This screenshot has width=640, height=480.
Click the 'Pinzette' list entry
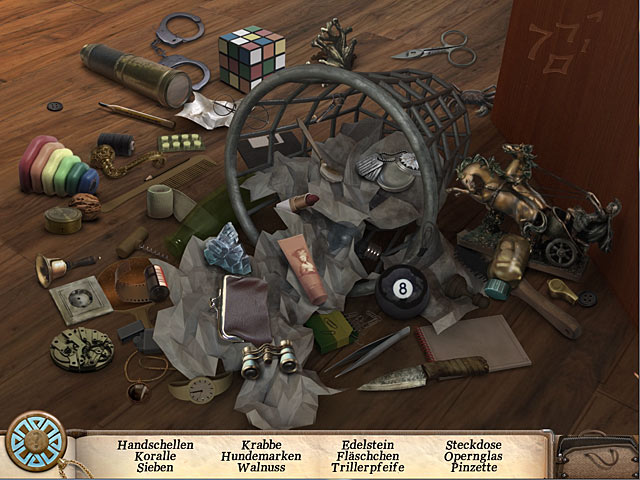click(472, 467)
